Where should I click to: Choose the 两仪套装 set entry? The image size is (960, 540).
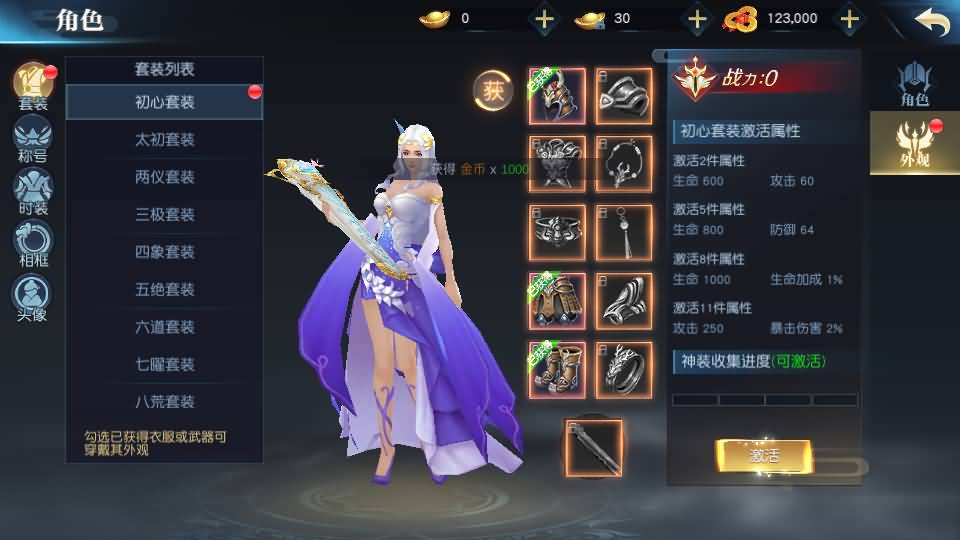point(165,177)
